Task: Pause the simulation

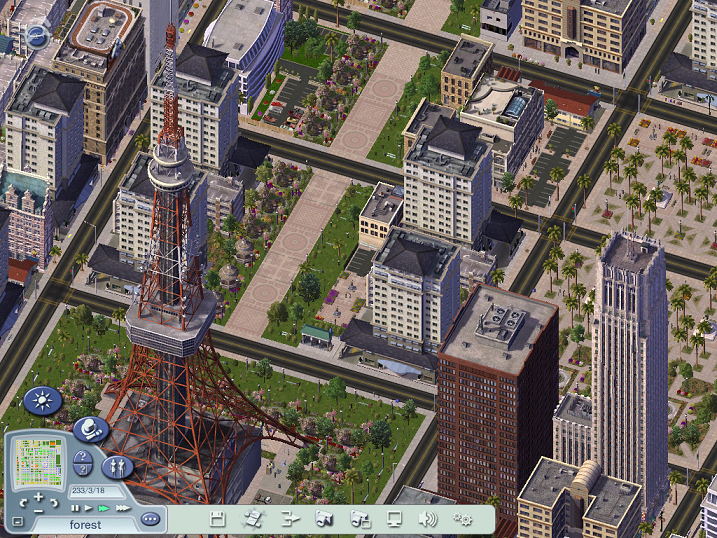Action: pos(75,508)
